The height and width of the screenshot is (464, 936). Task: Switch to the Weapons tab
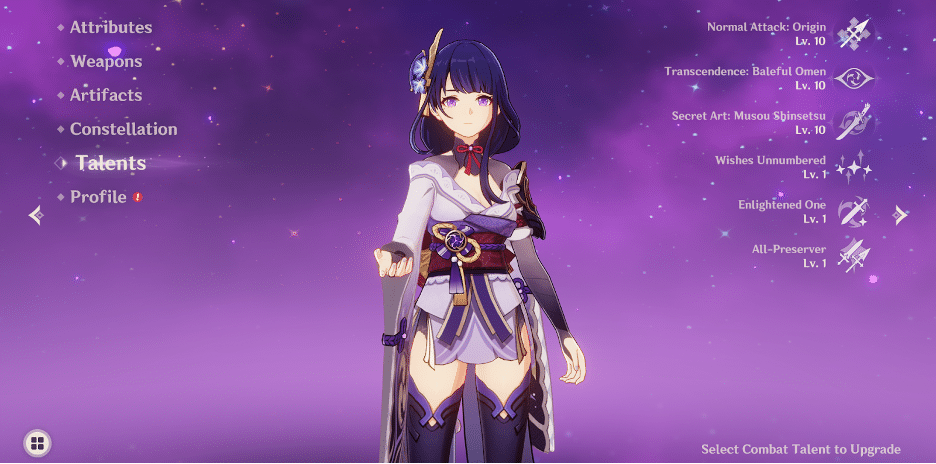tap(105, 61)
